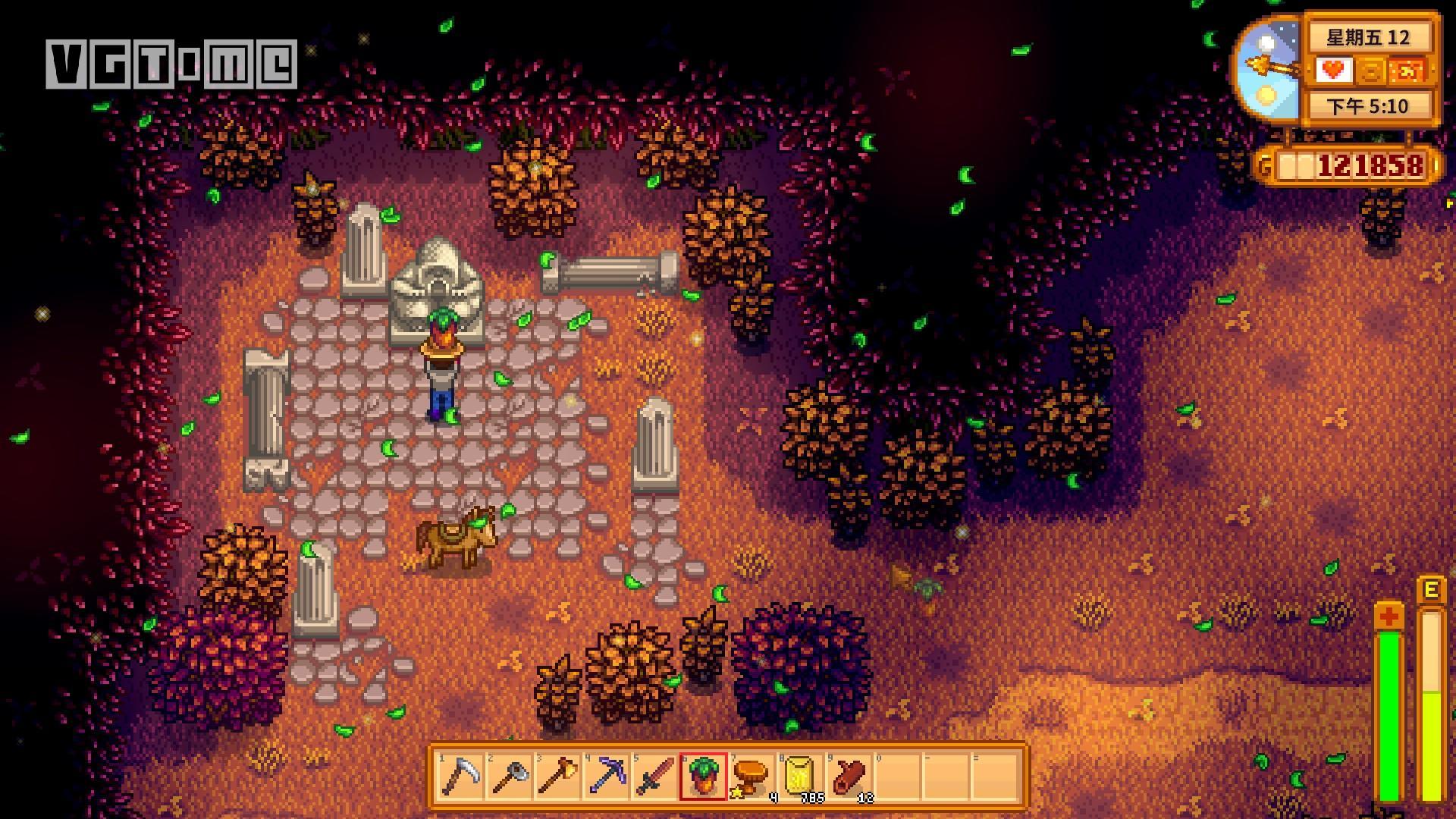The height and width of the screenshot is (819, 1456).
Task: Equip the hoe from the hotbar
Action: (x=509, y=777)
